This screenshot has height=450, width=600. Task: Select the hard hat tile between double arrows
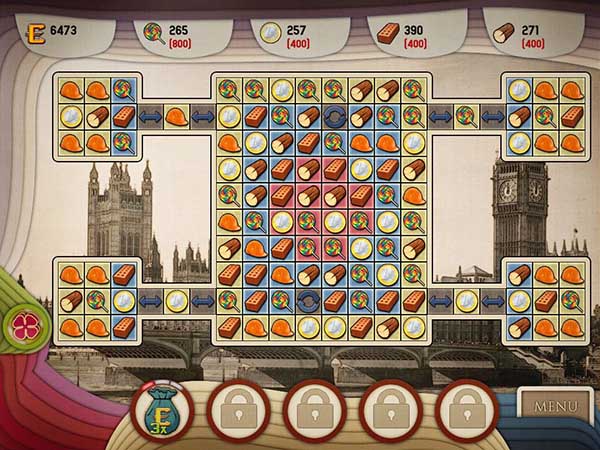176,116
